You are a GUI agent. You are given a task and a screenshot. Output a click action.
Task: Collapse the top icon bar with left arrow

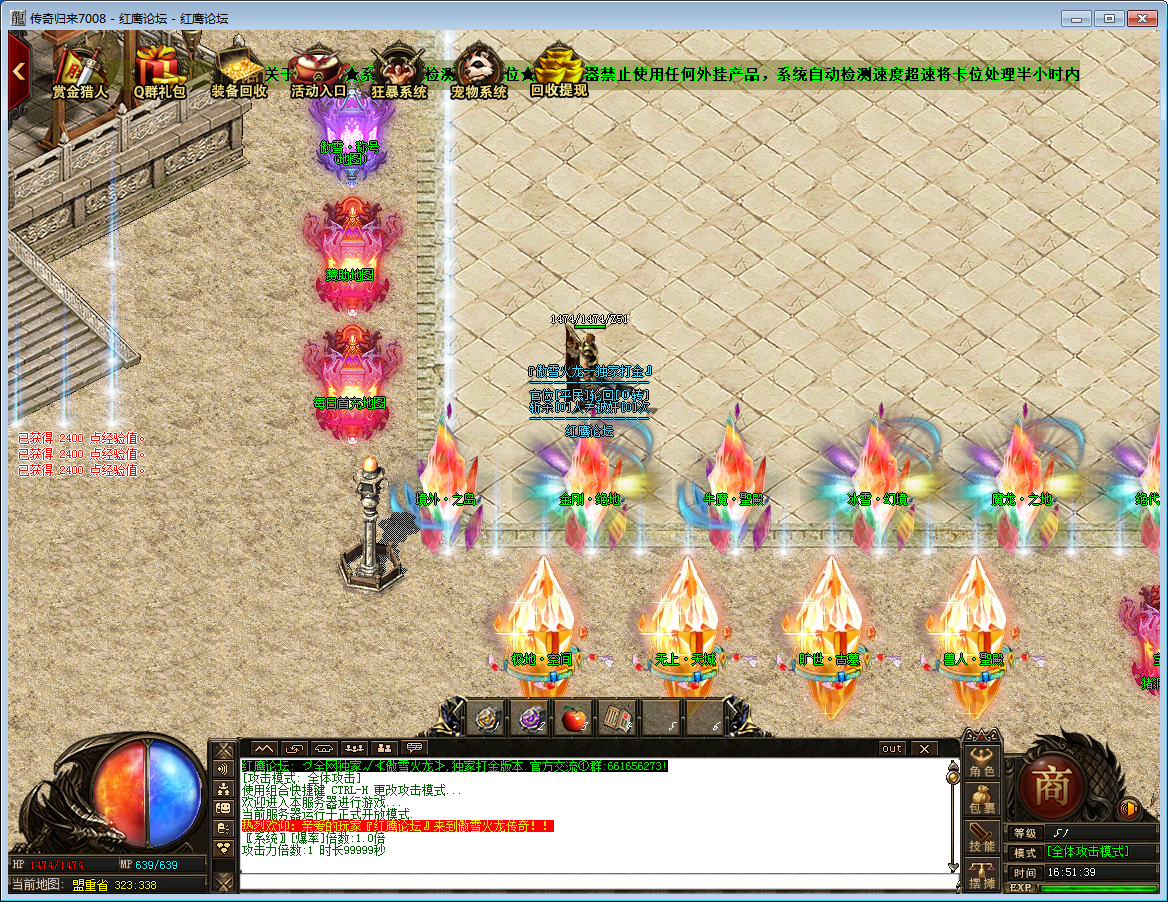coord(18,71)
